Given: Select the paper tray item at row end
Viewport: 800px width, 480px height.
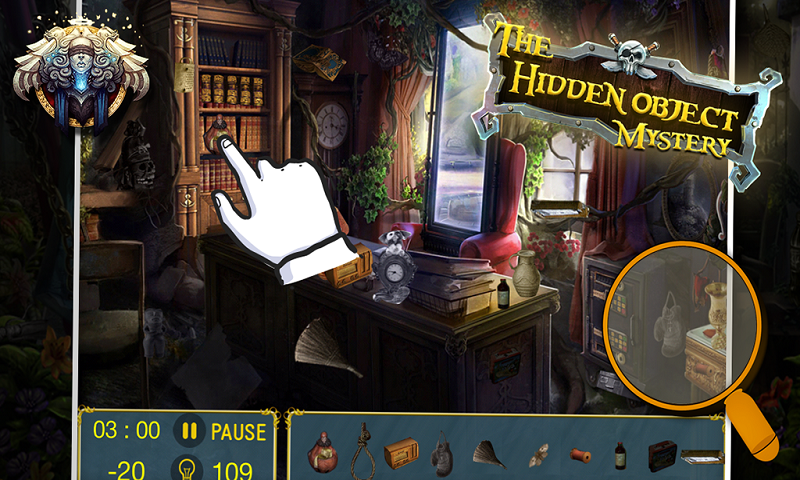Looking at the screenshot, I should [702, 456].
